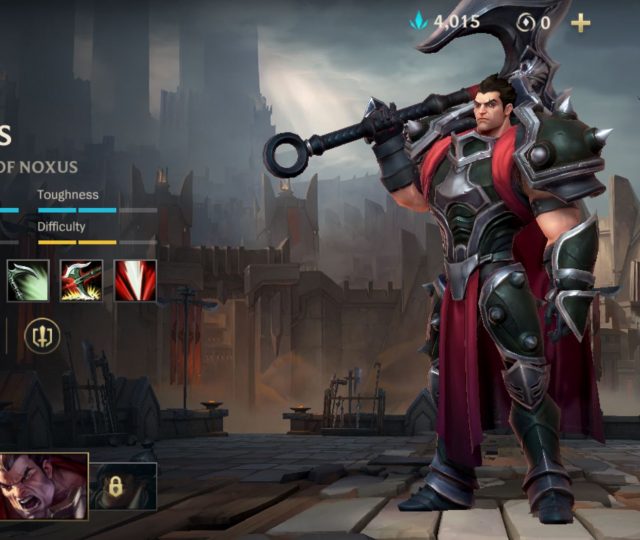Show the red and white blade ability
This screenshot has height=540, width=640.
135,281
